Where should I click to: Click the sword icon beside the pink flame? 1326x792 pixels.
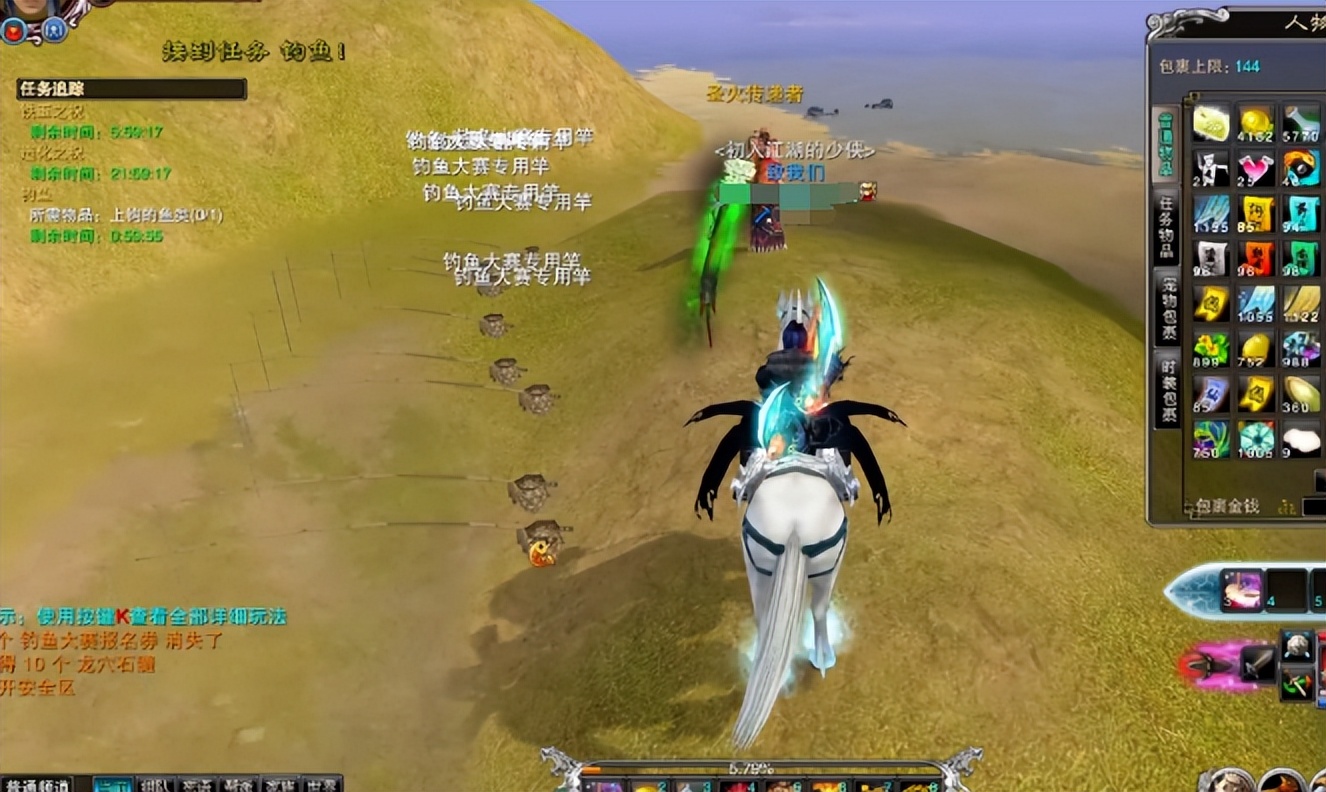(x=1257, y=664)
